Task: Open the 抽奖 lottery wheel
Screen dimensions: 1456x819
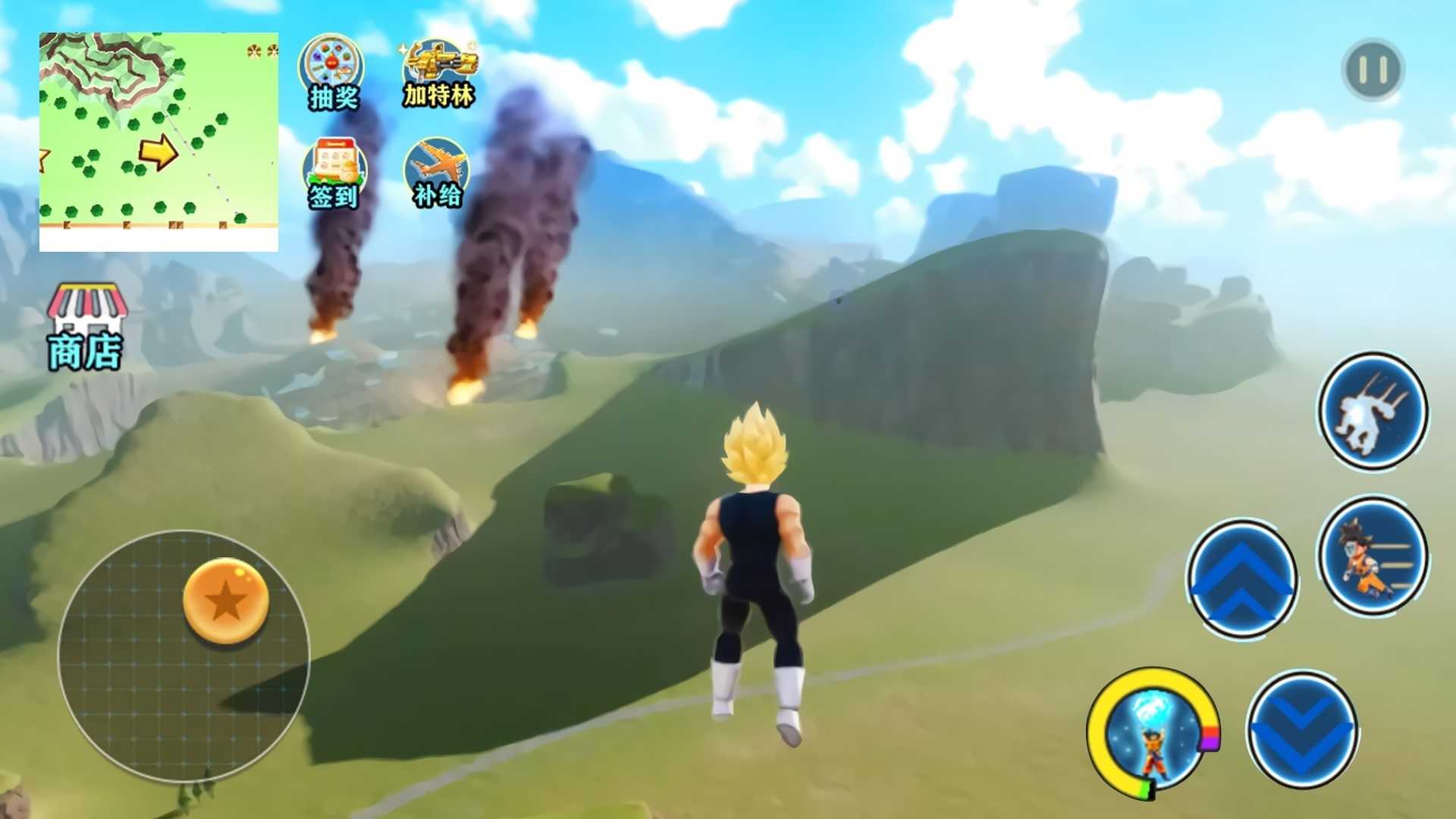Action: pyautogui.click(x=332, y=73)
